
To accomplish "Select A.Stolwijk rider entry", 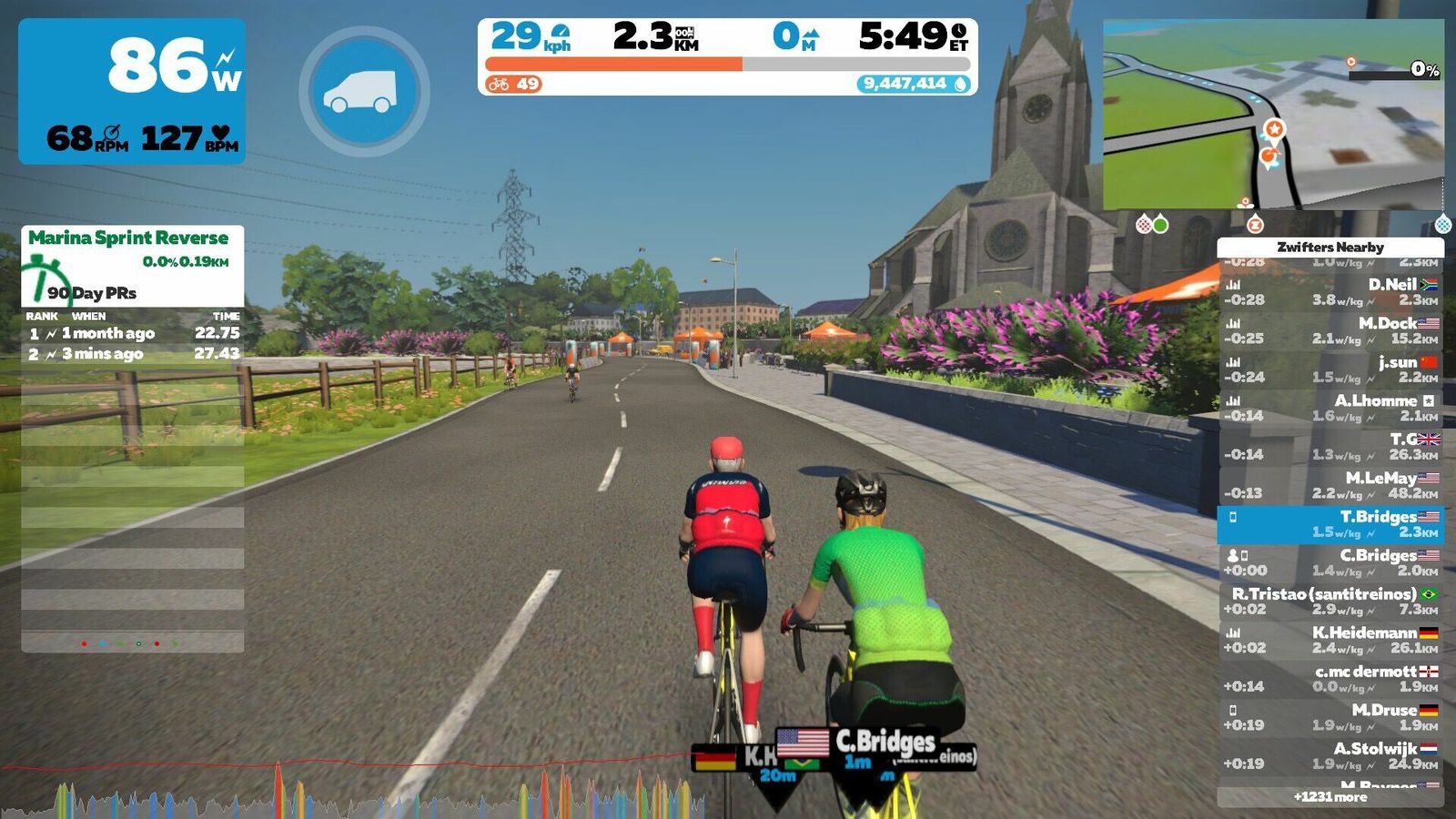I will pos(1330,755).
